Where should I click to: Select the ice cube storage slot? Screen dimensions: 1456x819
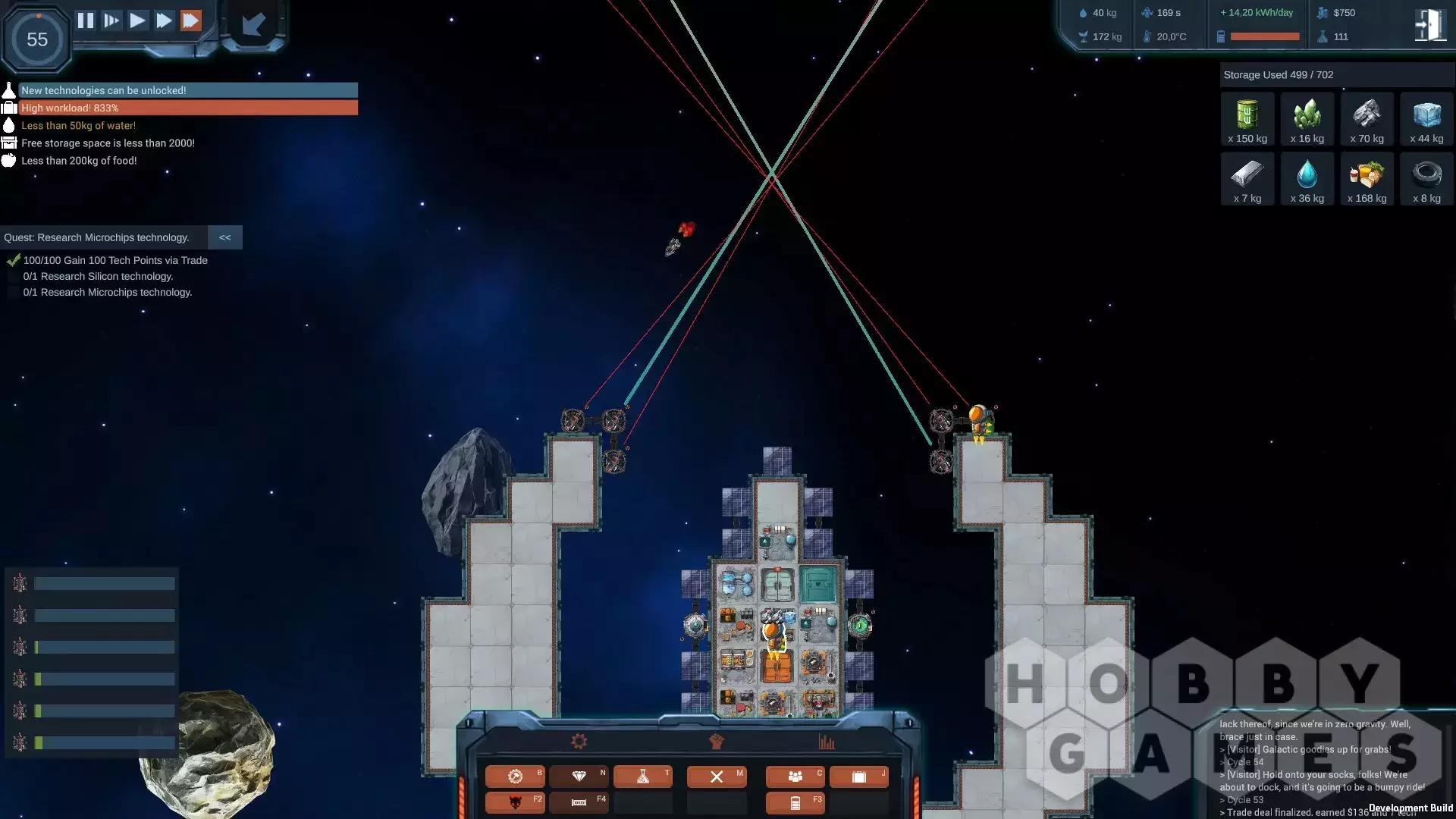coord(1426,120)
